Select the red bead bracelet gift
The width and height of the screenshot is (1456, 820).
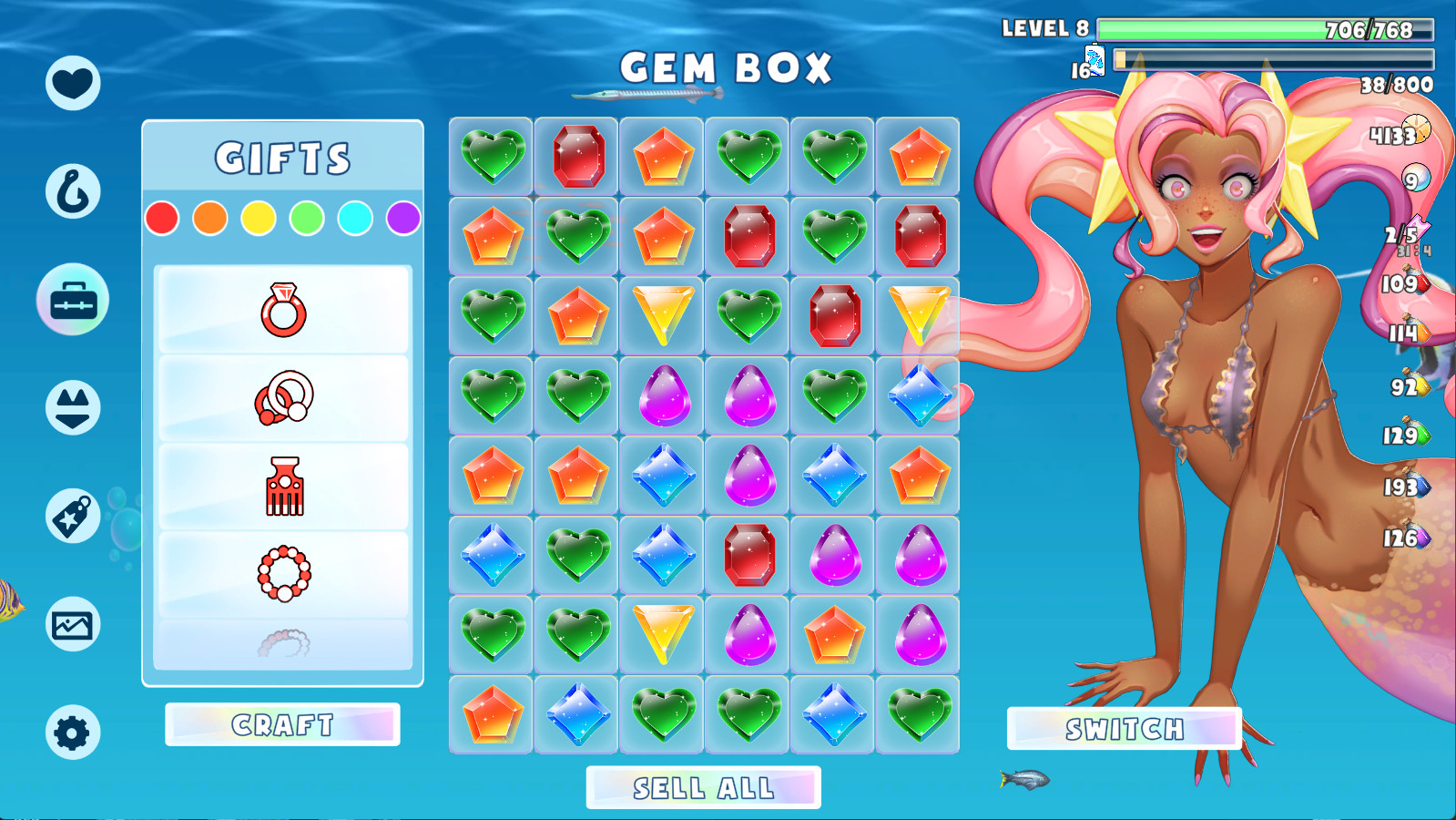pyautogui.click(x=283, y=573)
